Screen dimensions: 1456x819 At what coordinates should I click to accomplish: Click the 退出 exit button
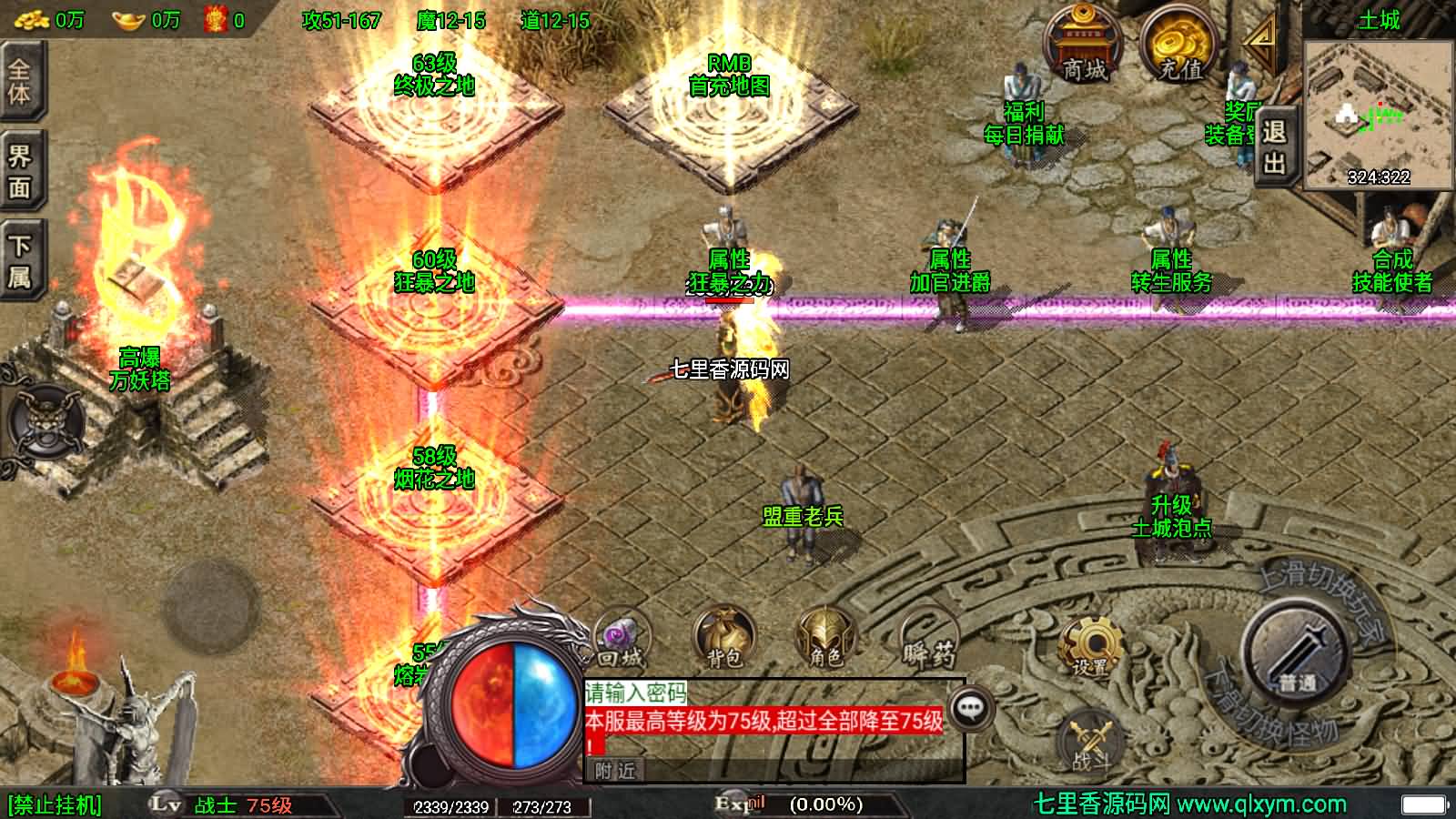click(1274, 147)
